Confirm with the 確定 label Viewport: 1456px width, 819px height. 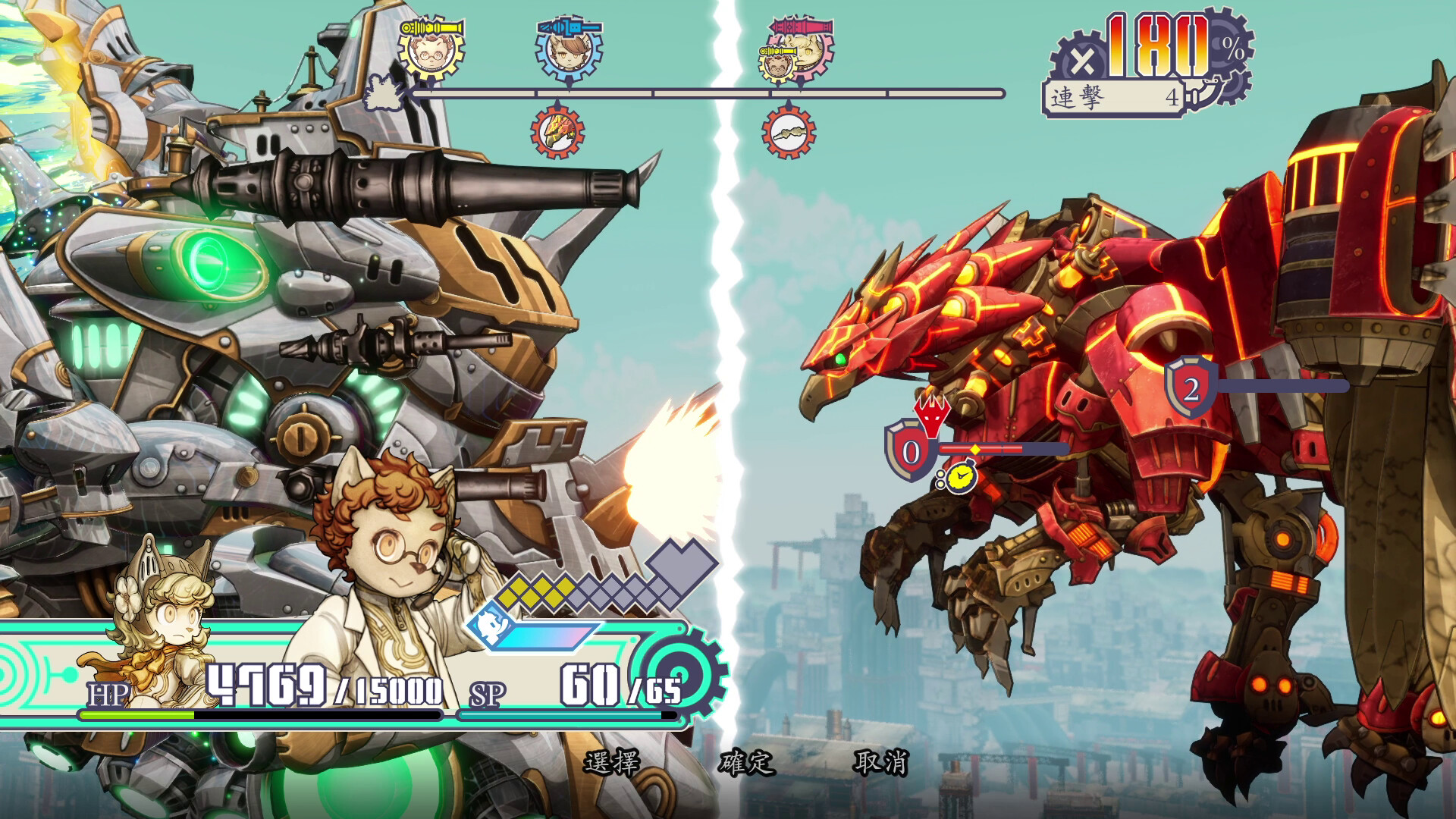coord(746,762)
